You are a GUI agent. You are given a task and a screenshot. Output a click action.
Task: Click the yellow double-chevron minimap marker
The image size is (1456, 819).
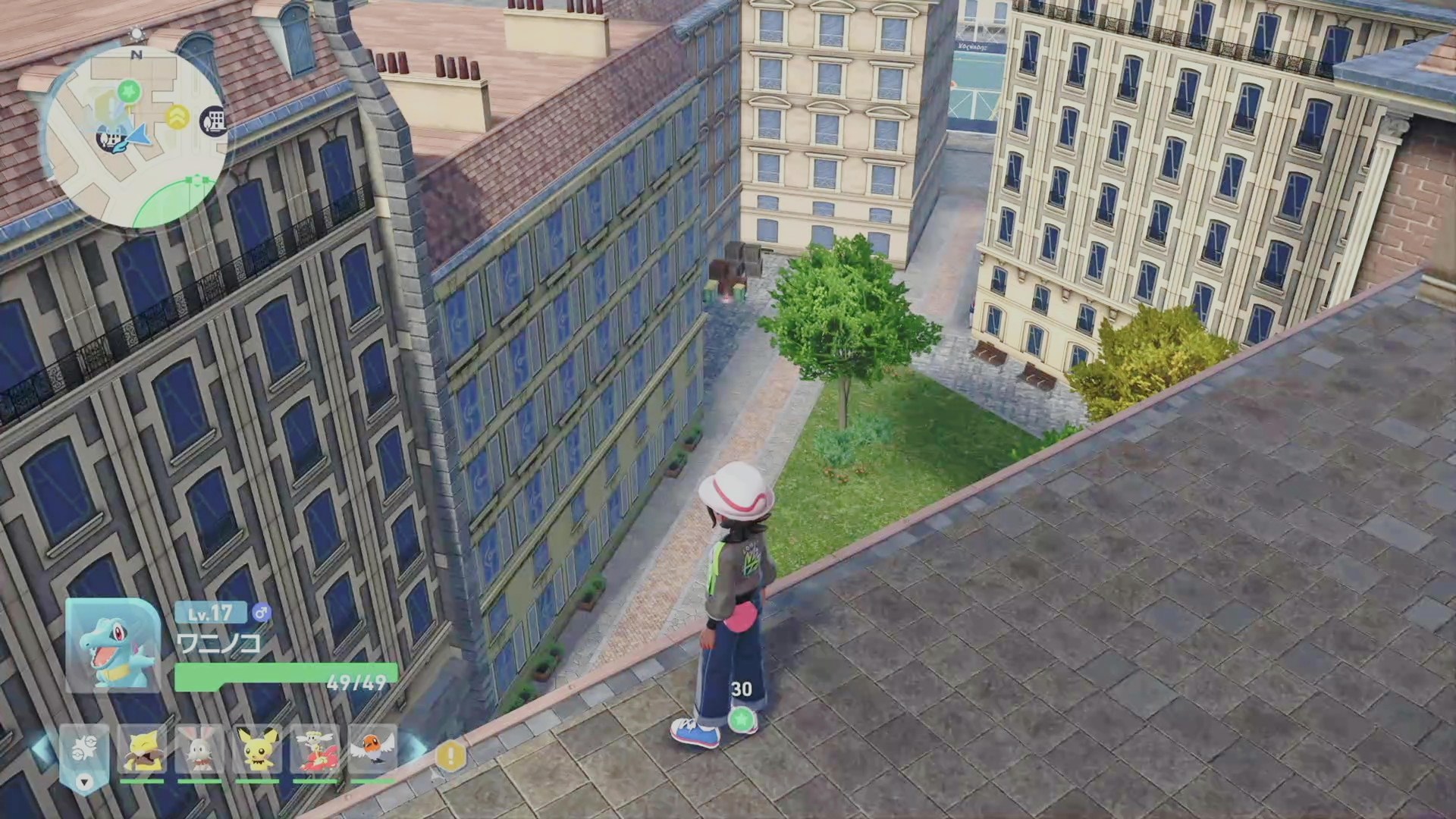177,116
